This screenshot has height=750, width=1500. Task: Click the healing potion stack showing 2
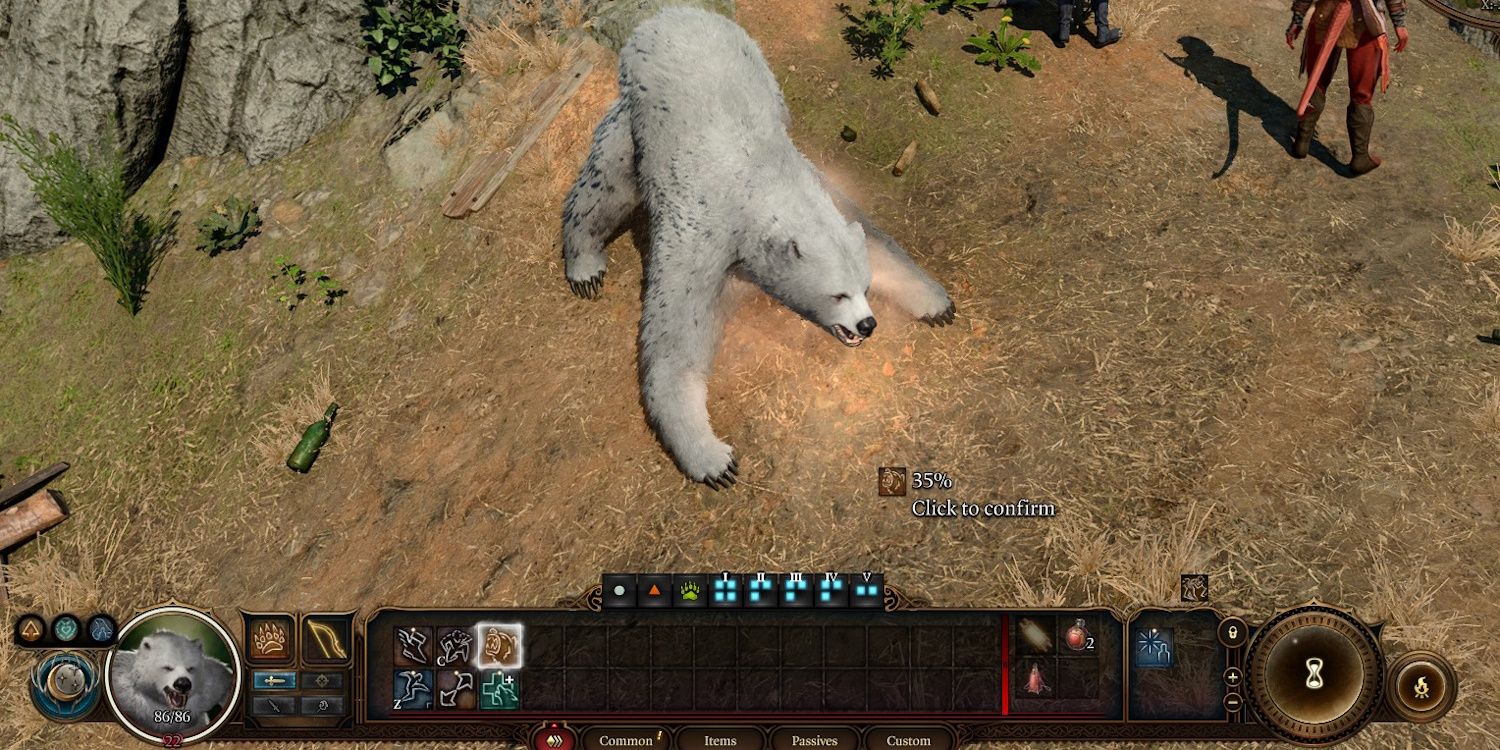(1077, 637)
